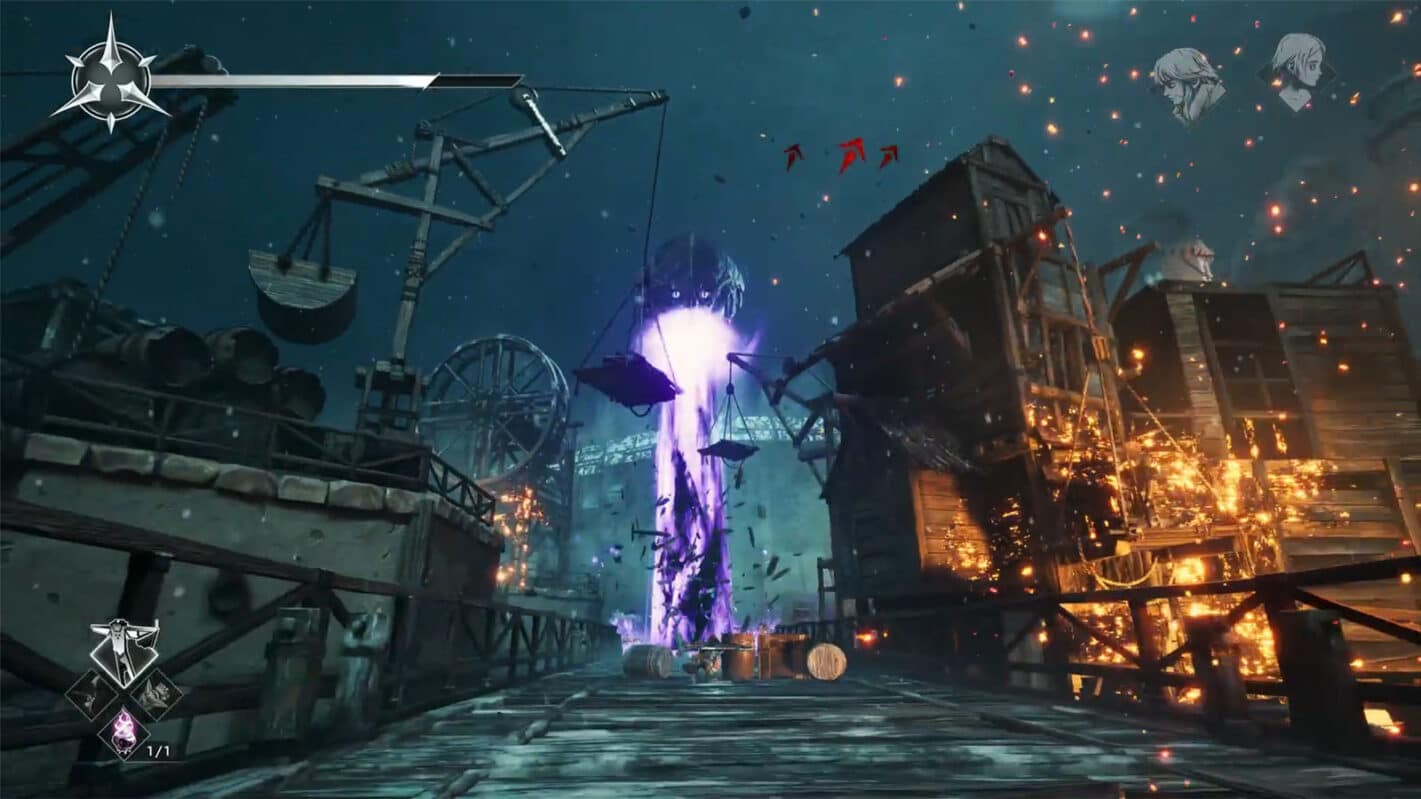
Task: Choose the short-haired companion portrait
Action: 1298,68
